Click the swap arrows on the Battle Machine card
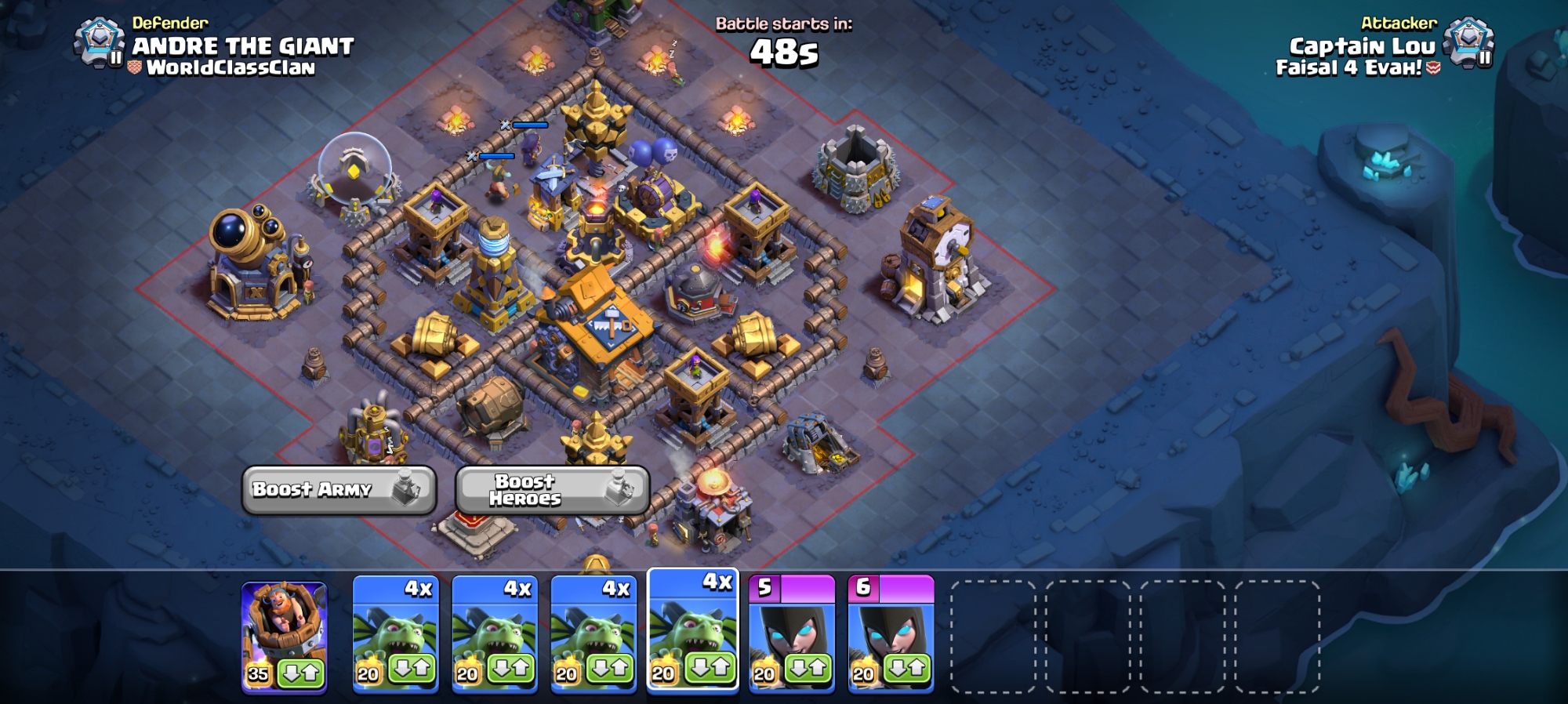The height and width of the screenshot is (704, 1568). coord(301,673)
